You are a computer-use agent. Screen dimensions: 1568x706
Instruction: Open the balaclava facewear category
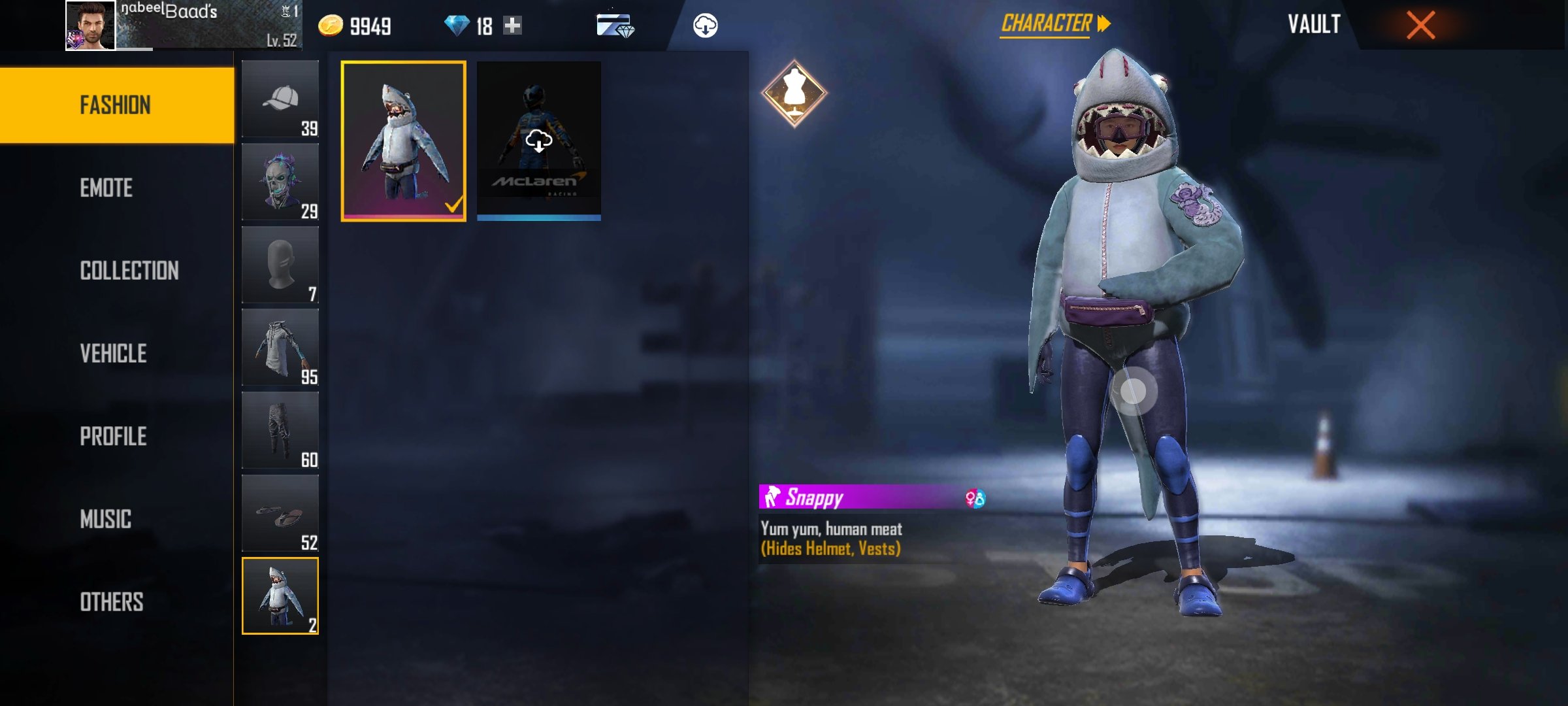280,265
